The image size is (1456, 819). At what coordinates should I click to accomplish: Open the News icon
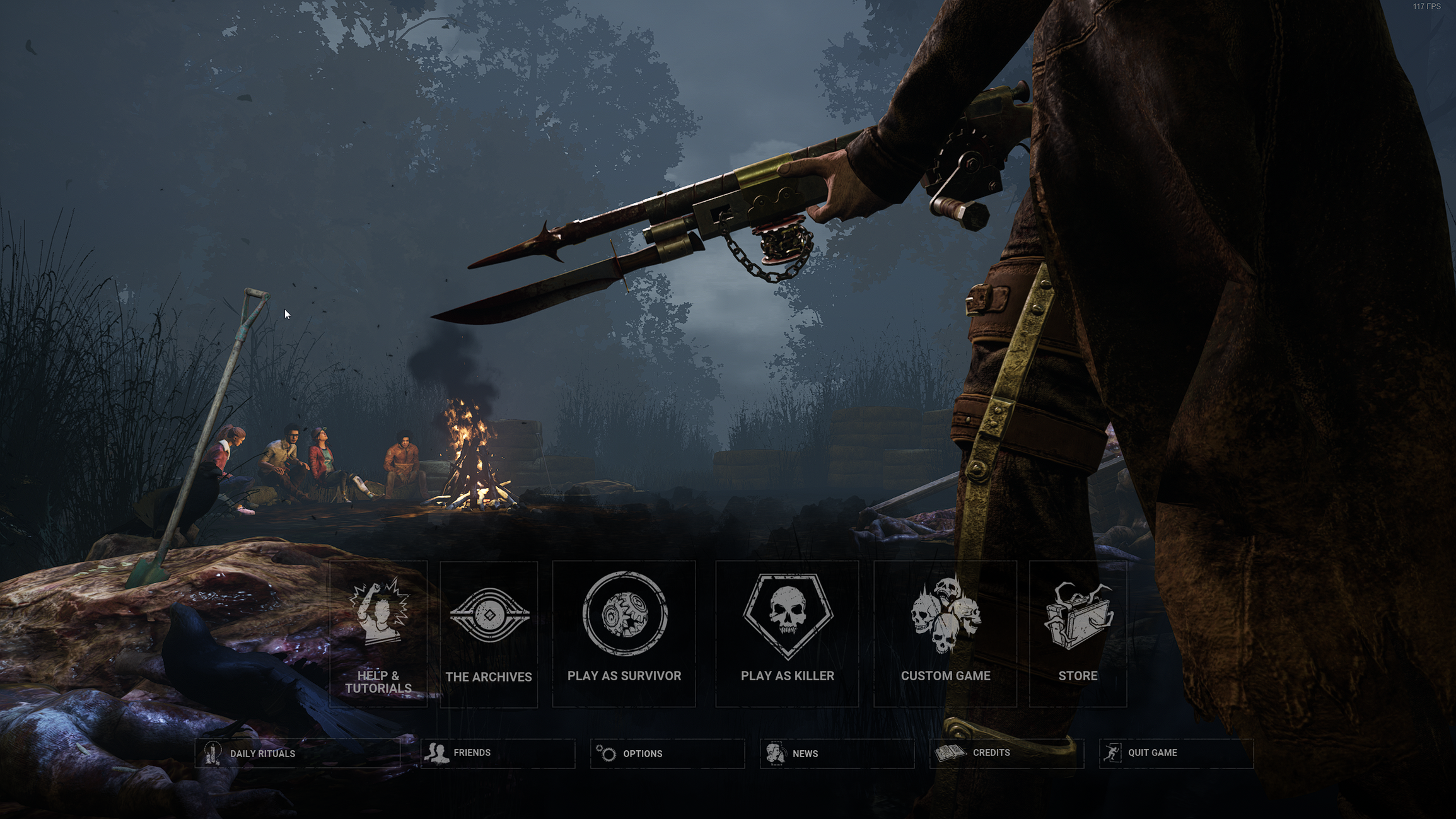click(x=774, y=753)
